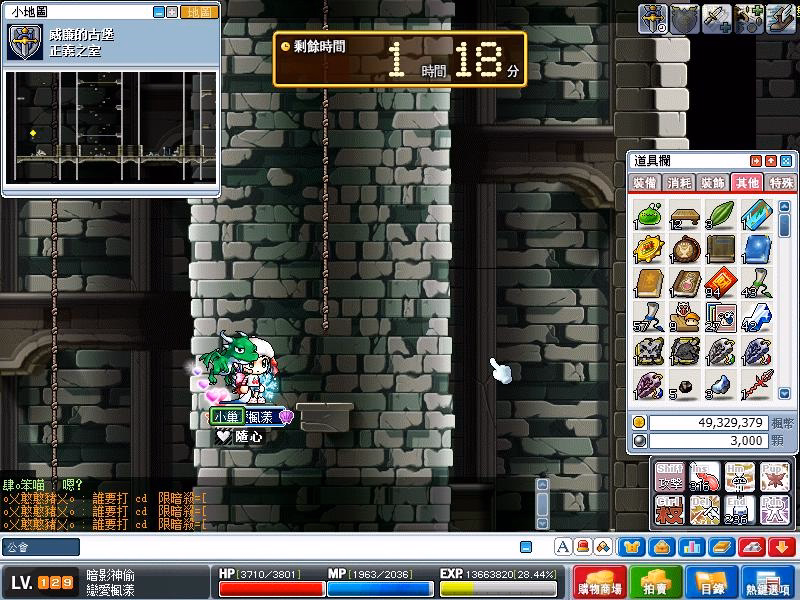The image size is (800, 600).
Task: Switch to the 裝飾 inventory tab
Action: click(x=712, y=183)
